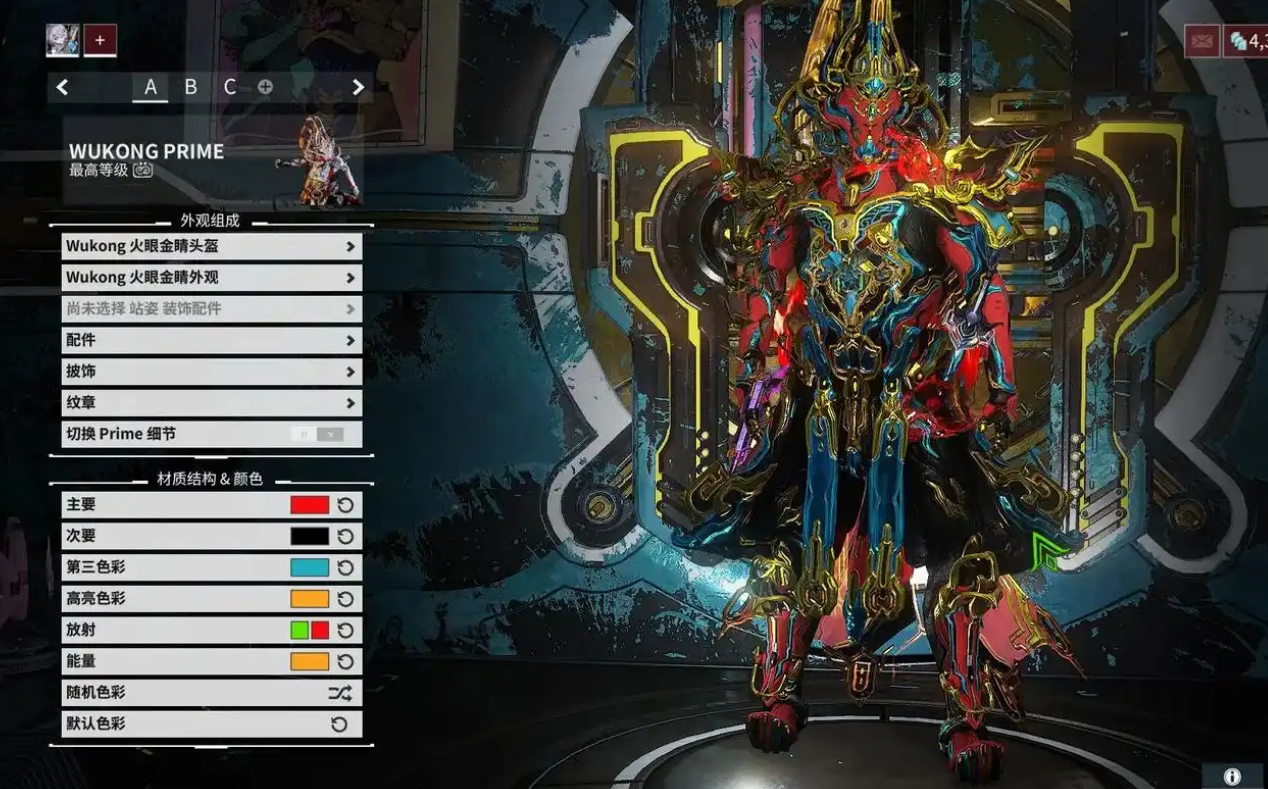Pick the black 次要 secondary color swatch

click(309, 536)
